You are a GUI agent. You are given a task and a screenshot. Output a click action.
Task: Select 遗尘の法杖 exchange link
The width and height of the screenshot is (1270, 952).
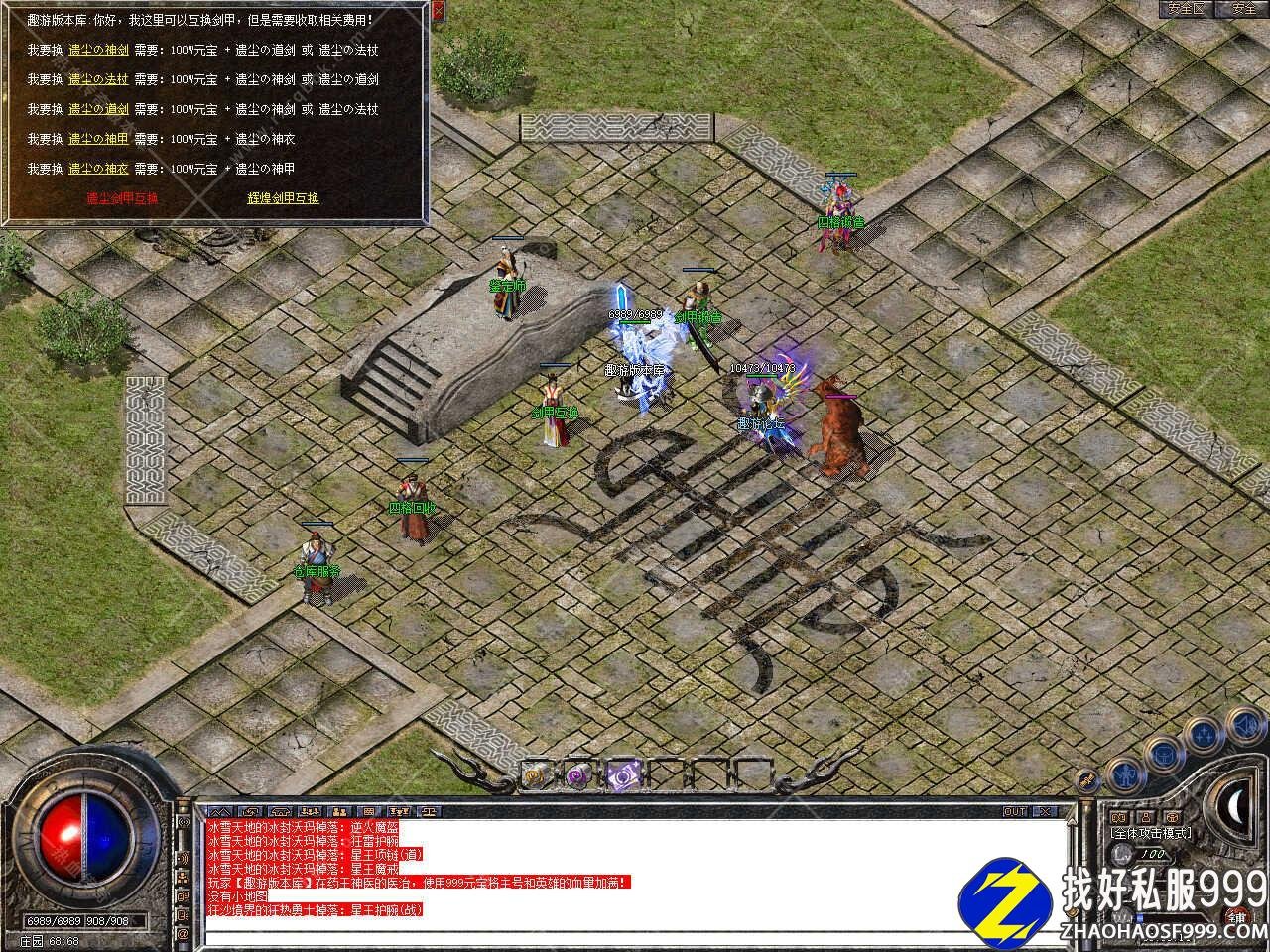point(98,79)
